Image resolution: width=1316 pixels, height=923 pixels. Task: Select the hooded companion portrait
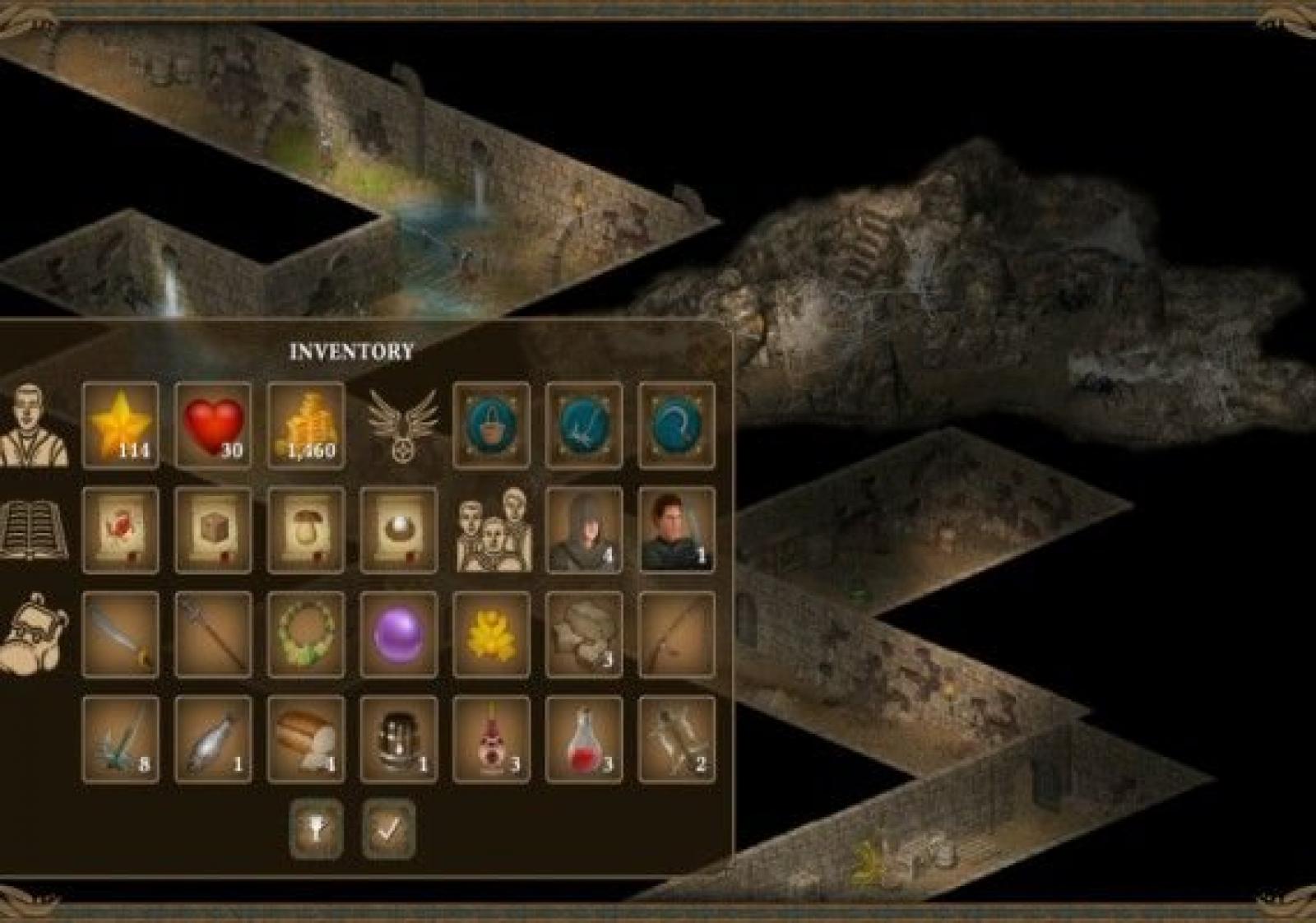583,530
